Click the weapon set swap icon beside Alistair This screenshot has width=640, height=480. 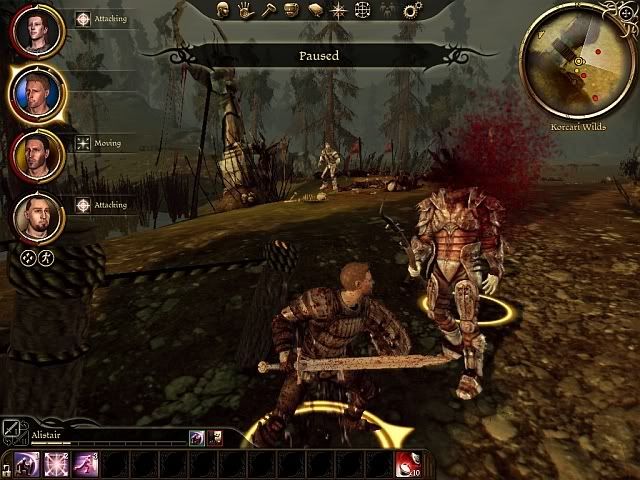(x=13, y=430)
